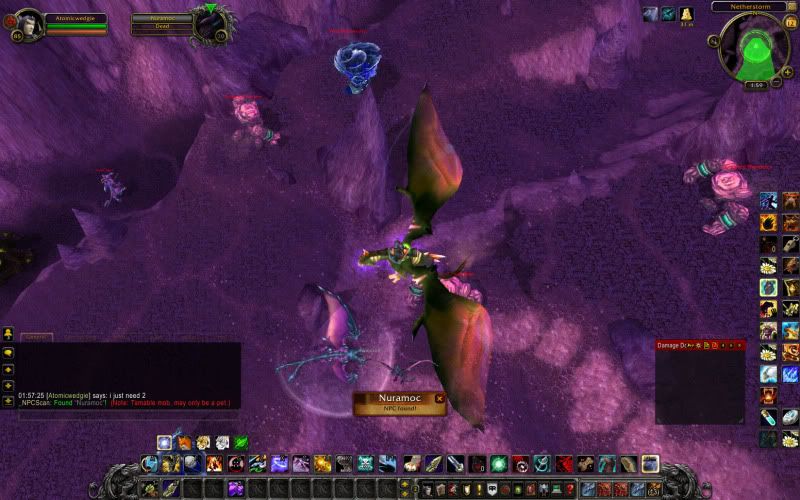Click the Nuramoc NPC found button
Image resolution: width=800 pixels, height=500 pixels.
pyautogui.click(x=397, y=403)
